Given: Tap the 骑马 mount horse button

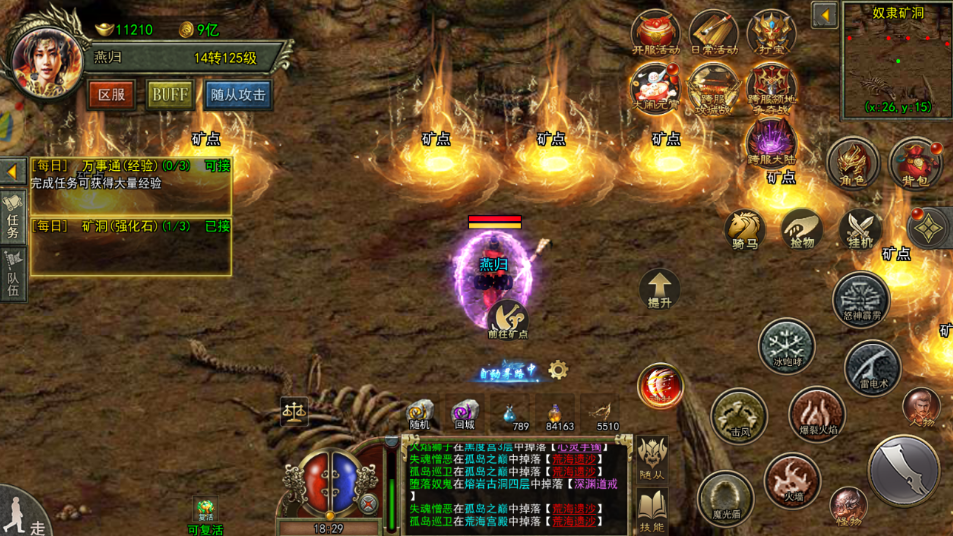Looking at the screenshot, I should (744, 230).
